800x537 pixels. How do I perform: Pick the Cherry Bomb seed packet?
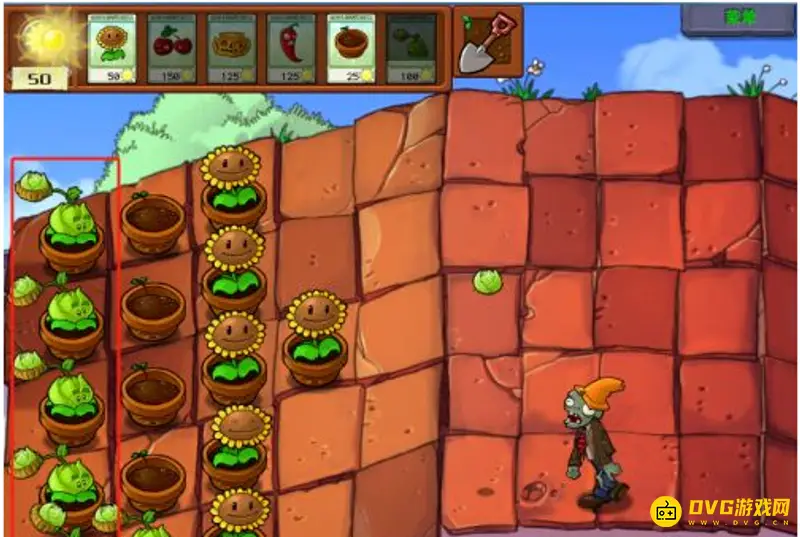171,47
